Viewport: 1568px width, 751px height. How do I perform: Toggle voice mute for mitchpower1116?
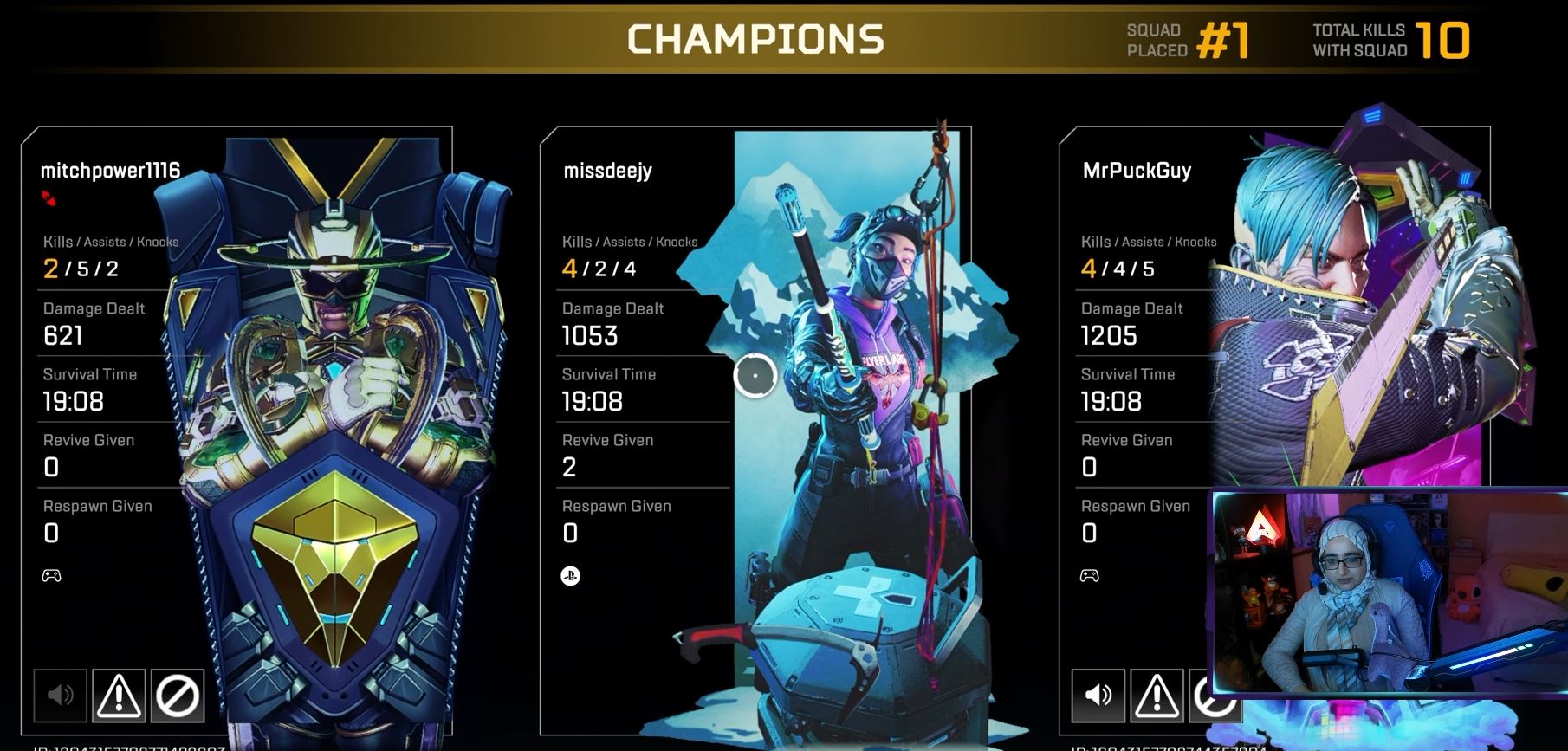60,695
